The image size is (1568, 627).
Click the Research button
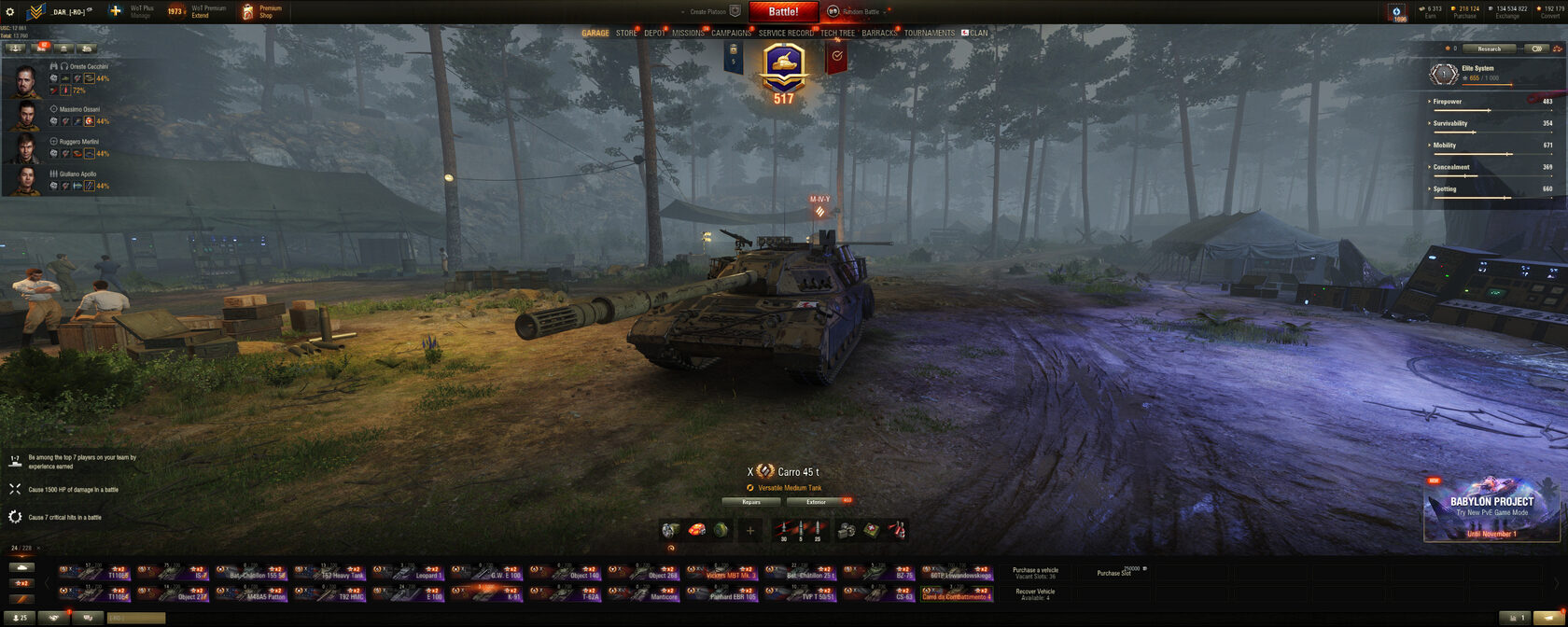click(1489, 49)
